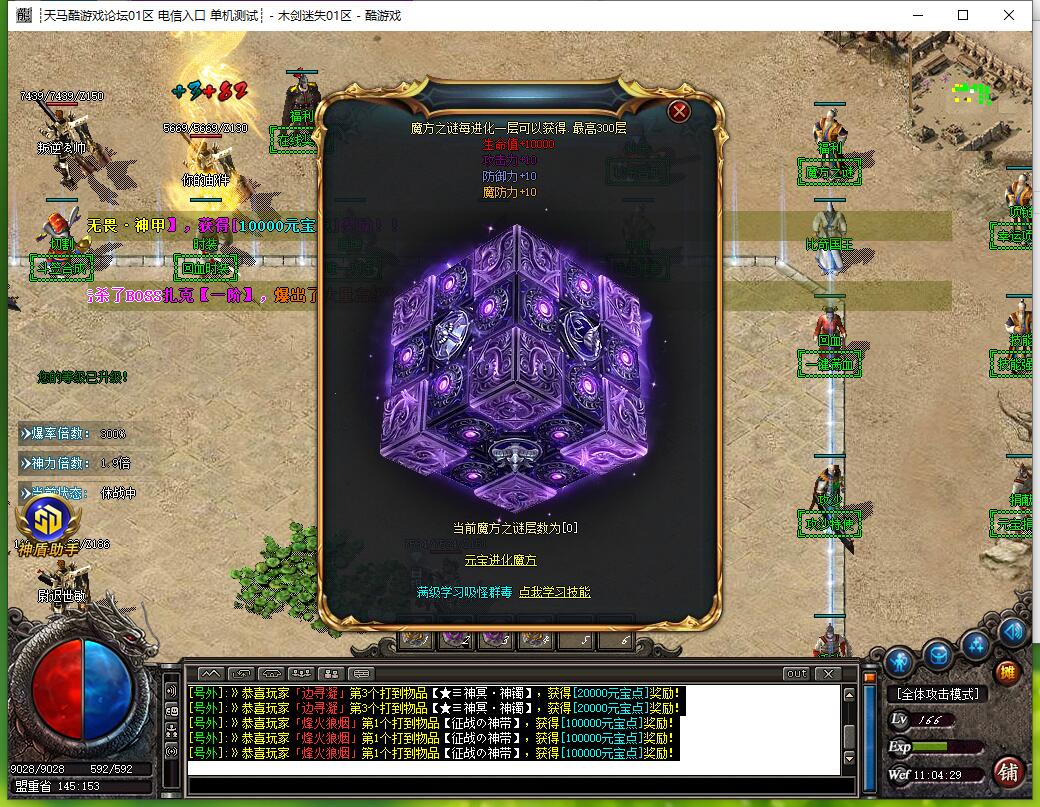
Task: Open the blue bag round button
Action: coord(937,656)
